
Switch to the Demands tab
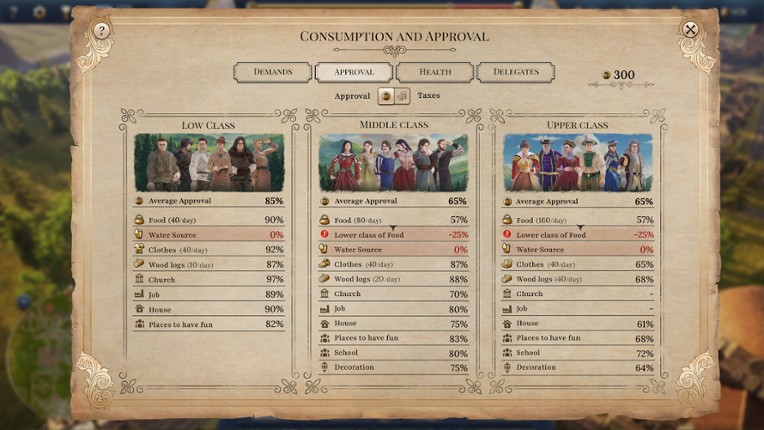click(x=272, y=72)
